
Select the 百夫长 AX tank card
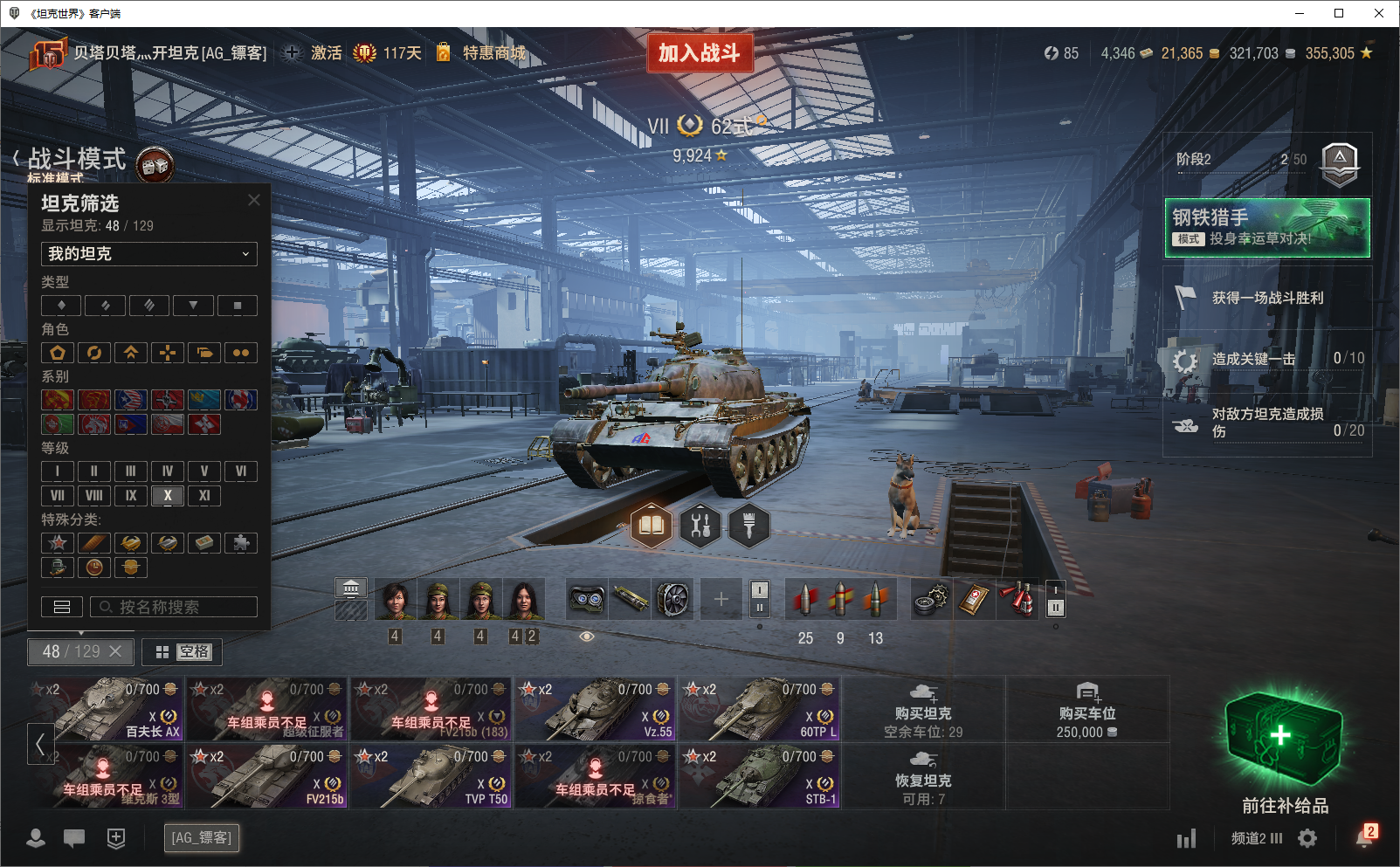[x=107, y=709]
